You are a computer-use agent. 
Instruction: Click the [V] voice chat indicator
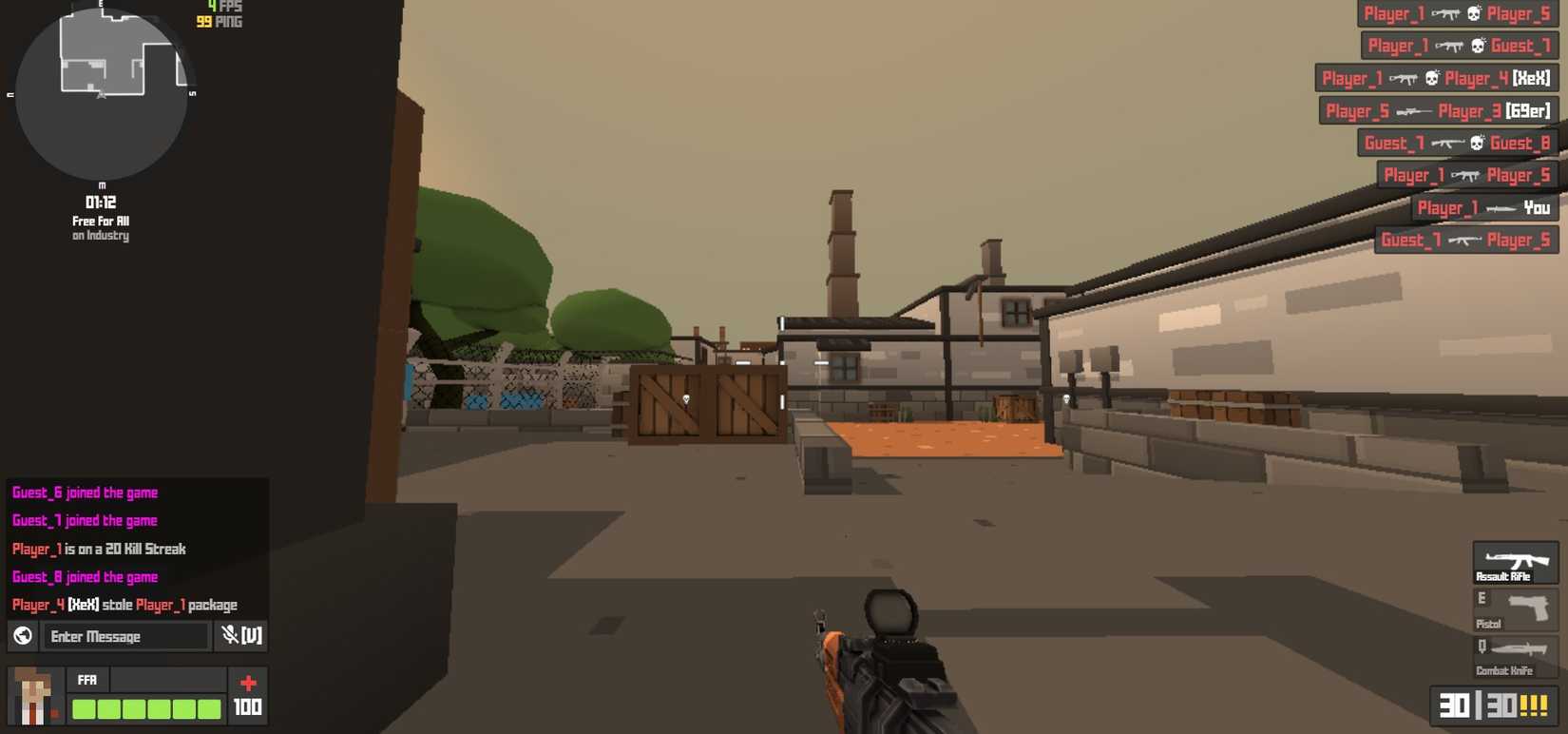[x=249, y=636]
